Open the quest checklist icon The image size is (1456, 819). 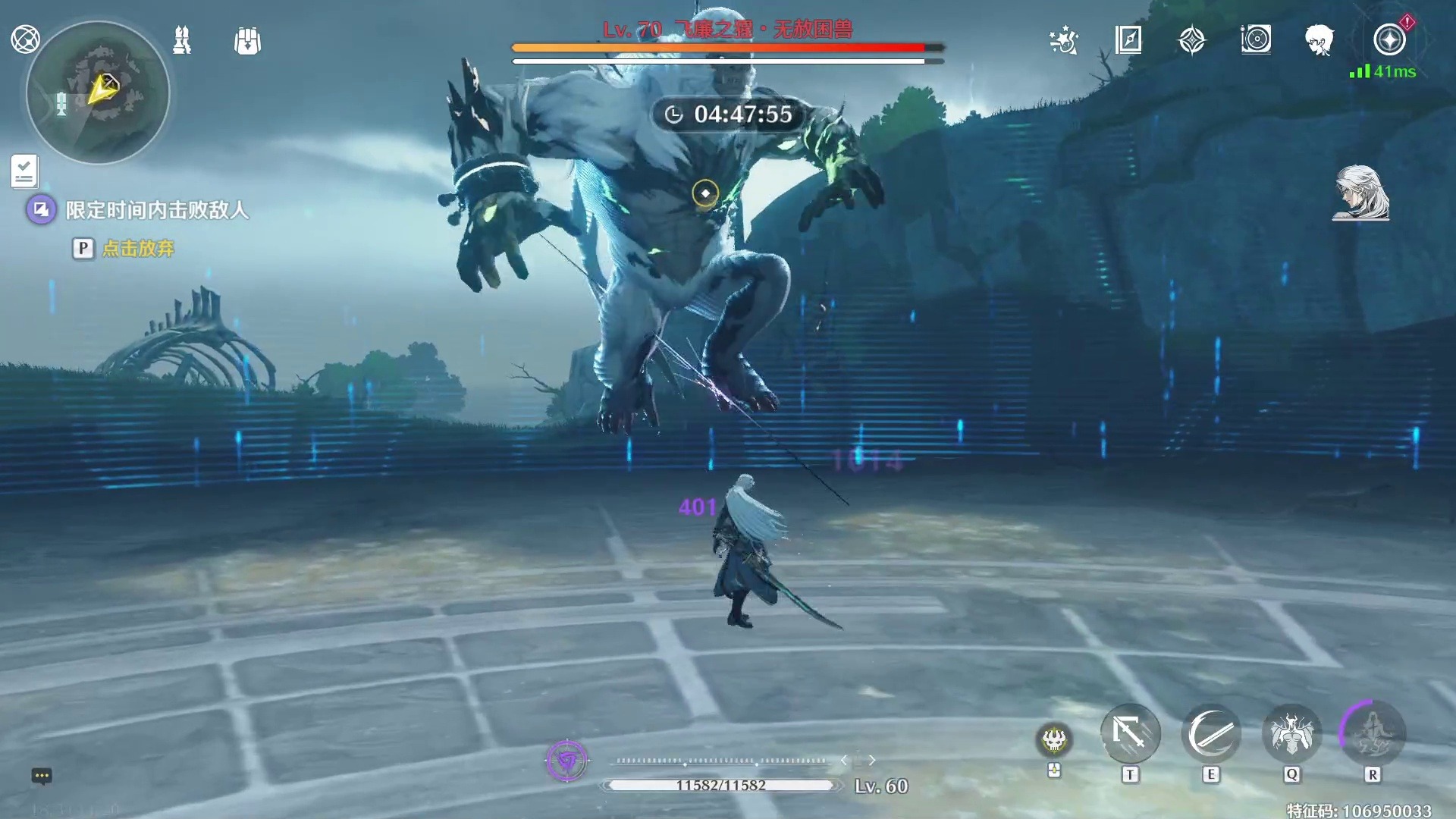click(x=24, y=171)
